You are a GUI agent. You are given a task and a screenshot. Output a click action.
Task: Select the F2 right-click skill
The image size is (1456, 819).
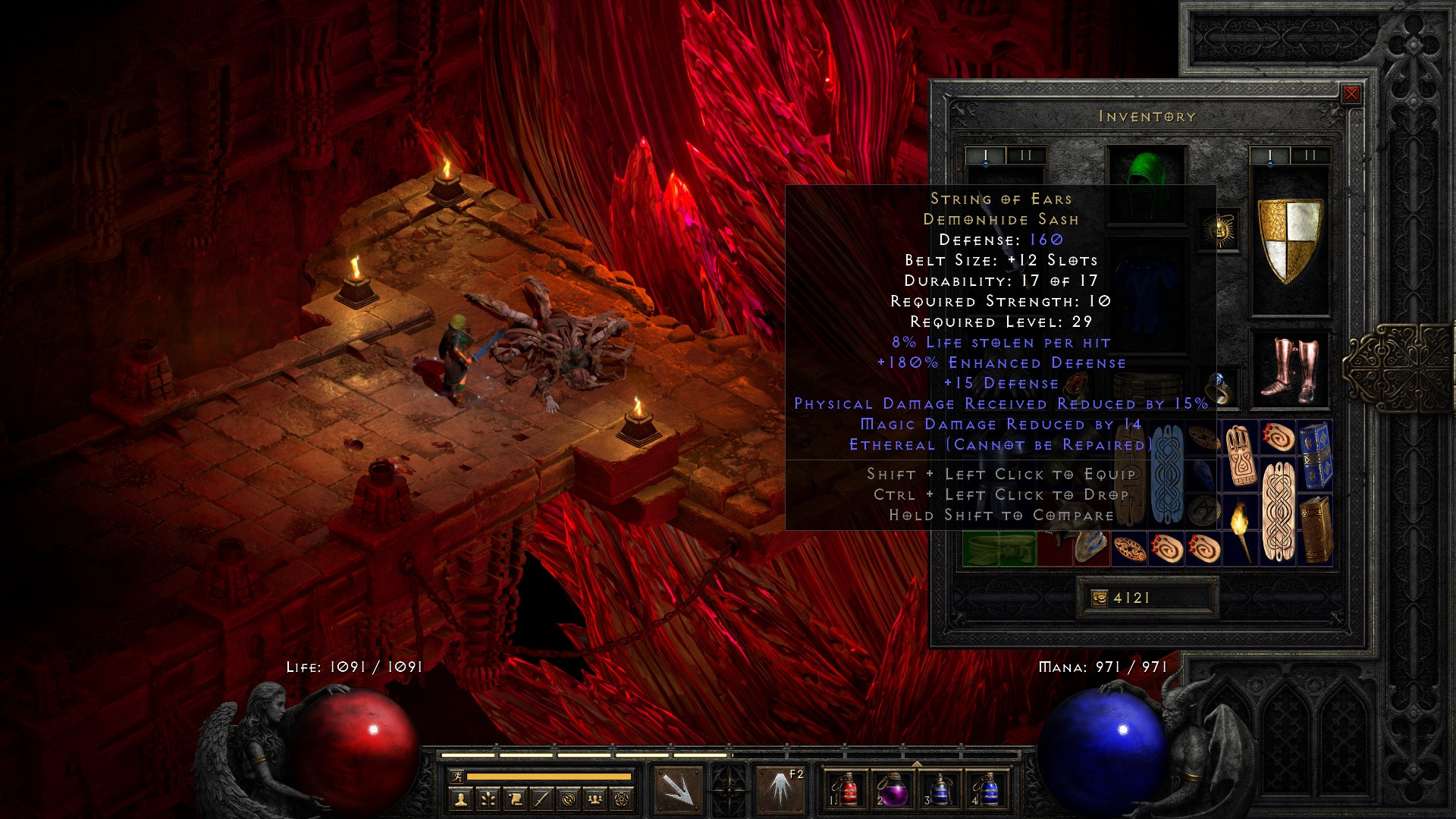(x=780, y=789)
